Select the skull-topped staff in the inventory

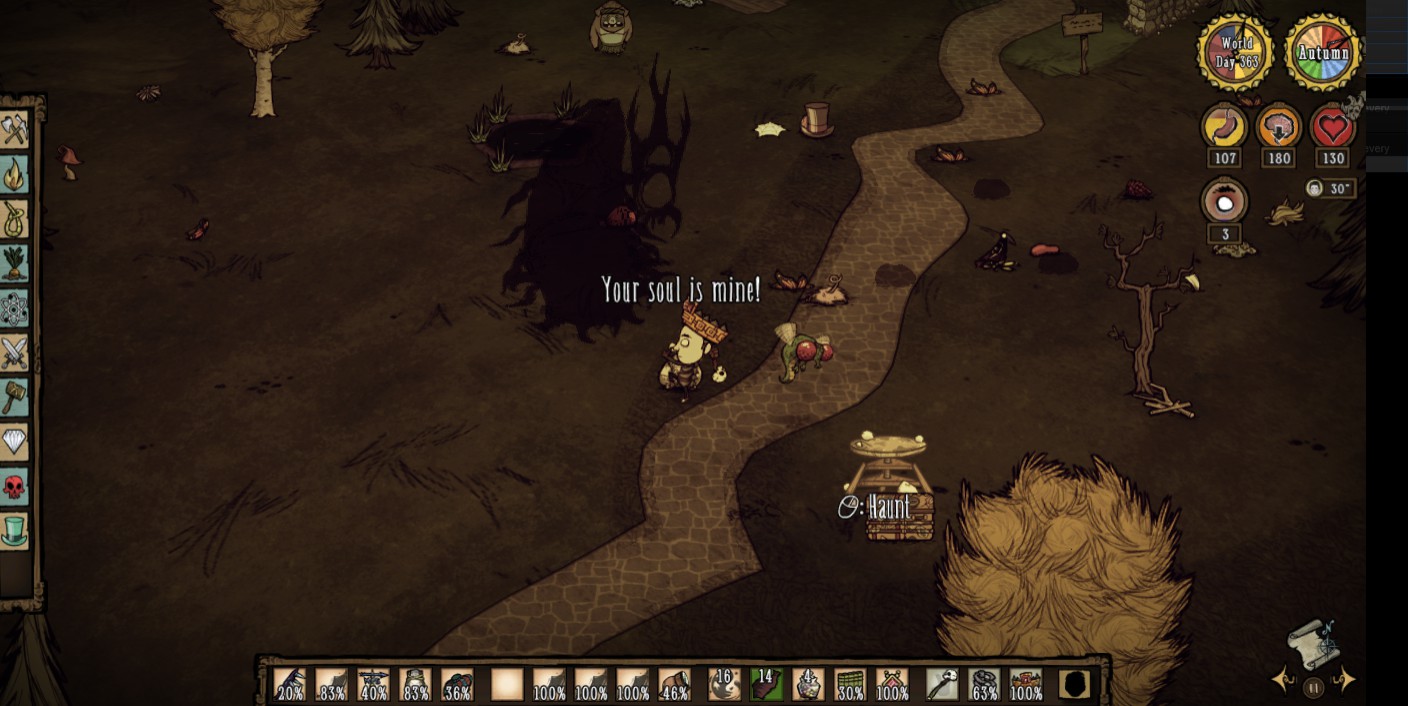(942, 684)
